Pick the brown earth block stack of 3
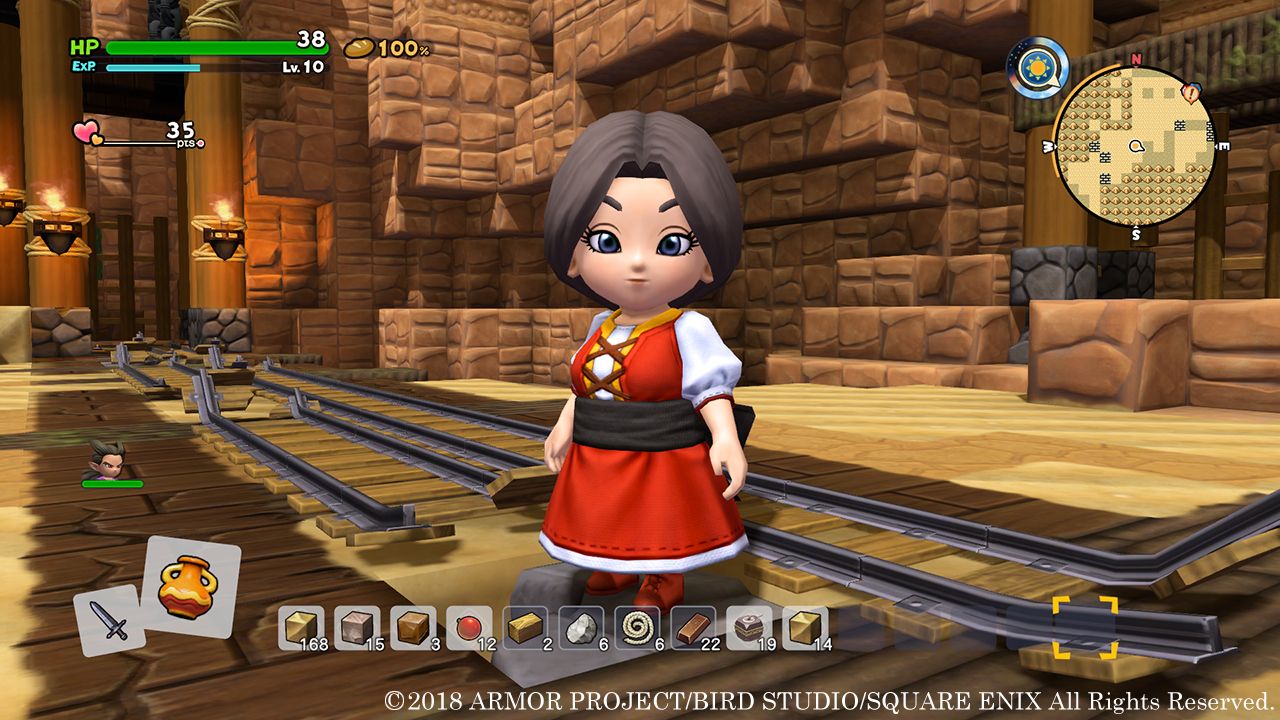Image resolution: width=1280 pixels, height=720 pixels. (413, 627)
